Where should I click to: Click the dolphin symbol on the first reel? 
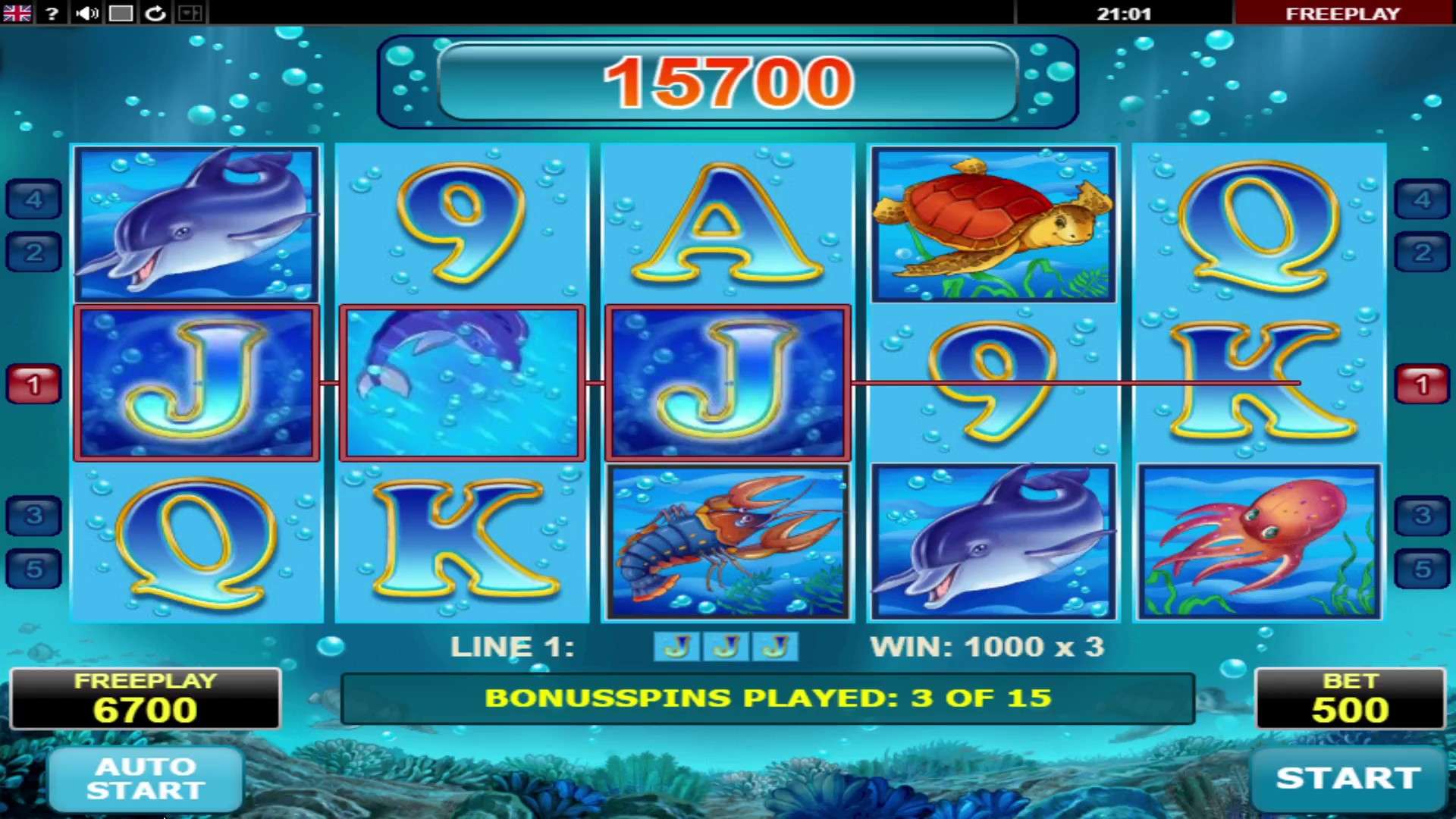pos(196,222)
